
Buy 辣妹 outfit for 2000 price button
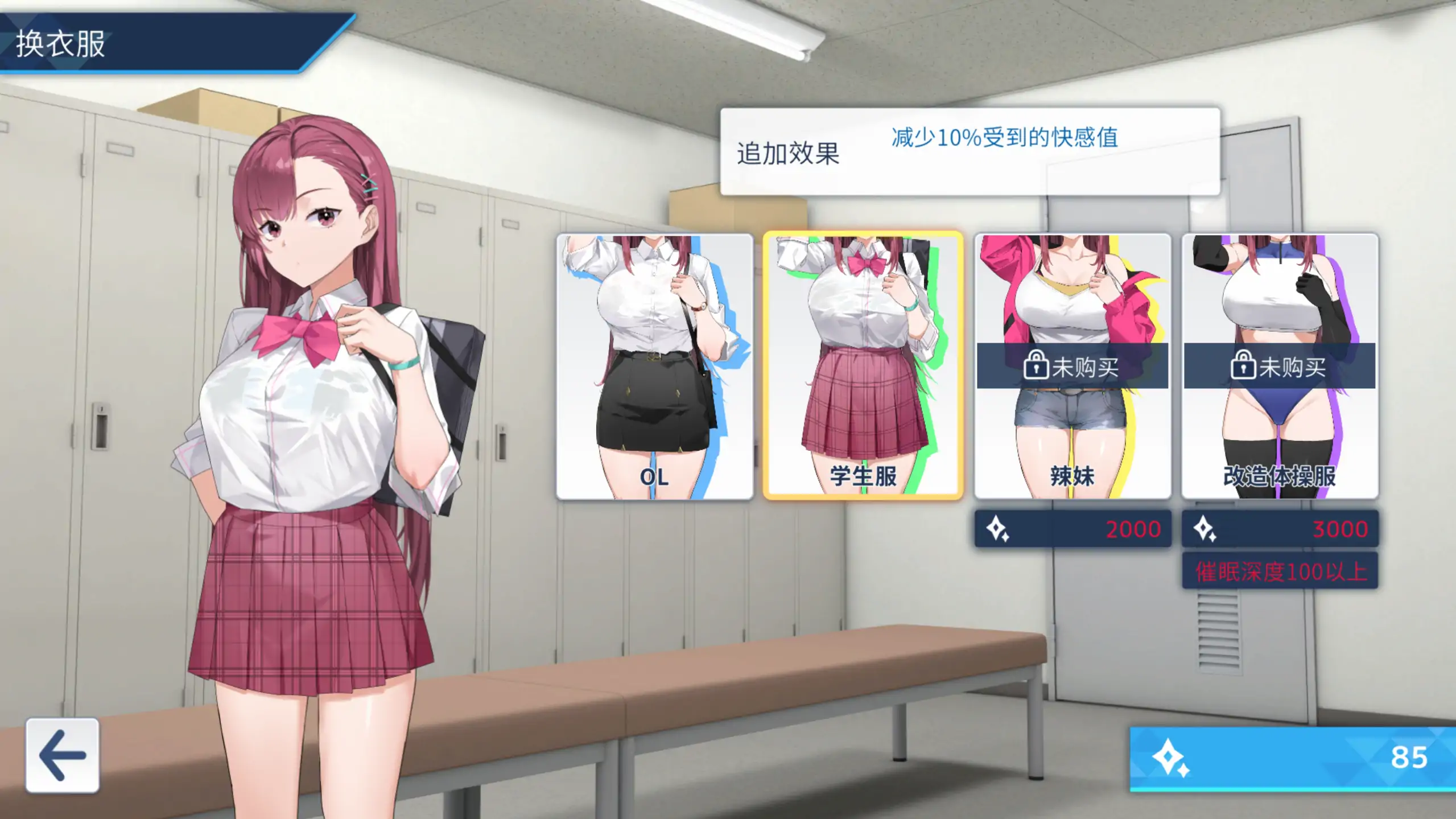tap(1072, 529)
